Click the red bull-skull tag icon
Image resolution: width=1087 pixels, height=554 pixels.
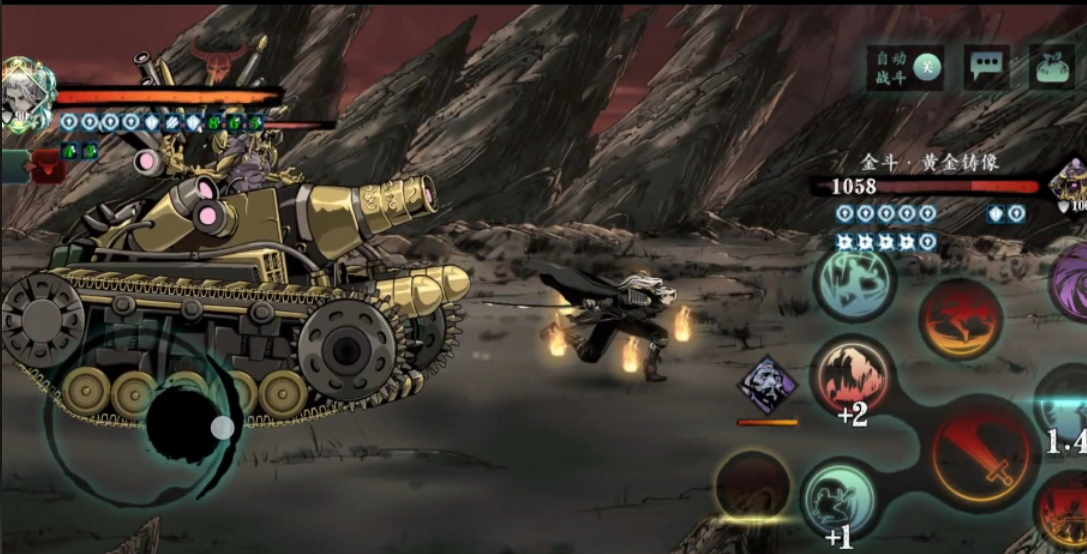coord(44,166)
